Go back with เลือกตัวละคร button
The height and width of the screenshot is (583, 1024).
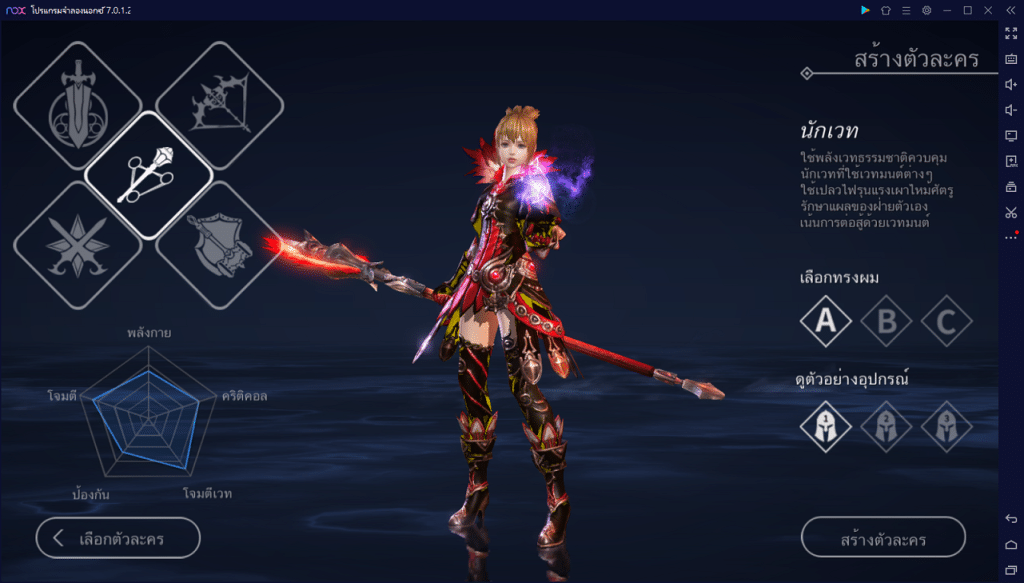click(118, 538)
